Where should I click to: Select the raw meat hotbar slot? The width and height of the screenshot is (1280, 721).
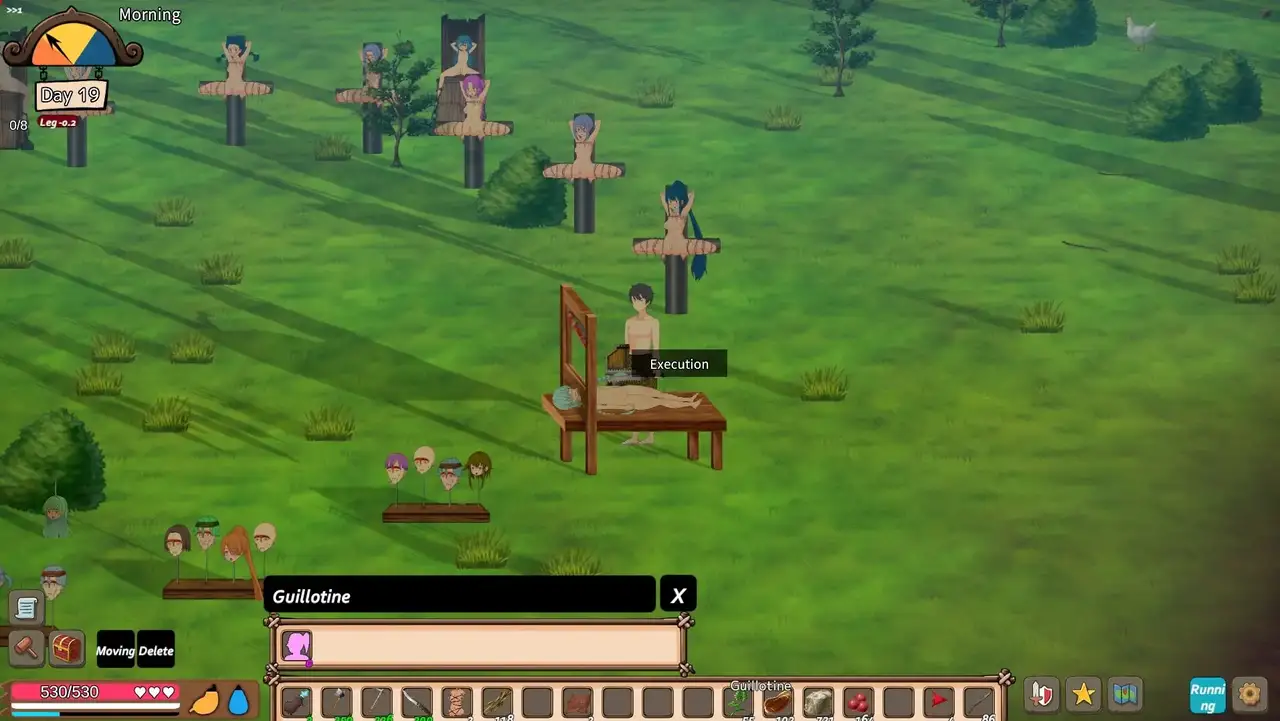click(x=778, y=703)
